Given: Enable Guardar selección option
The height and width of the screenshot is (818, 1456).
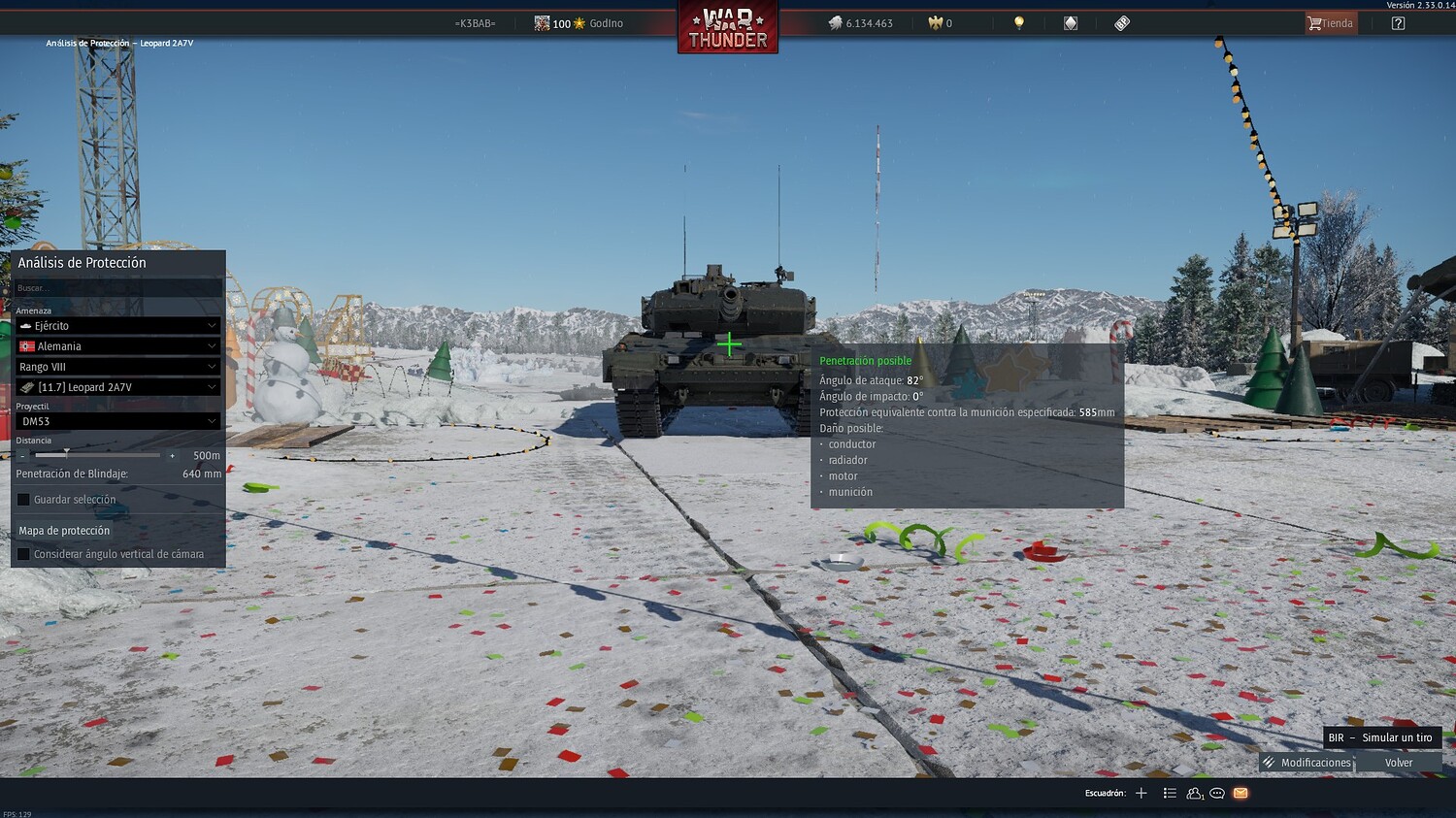Looking at the screenshot, I should (24, 499).
